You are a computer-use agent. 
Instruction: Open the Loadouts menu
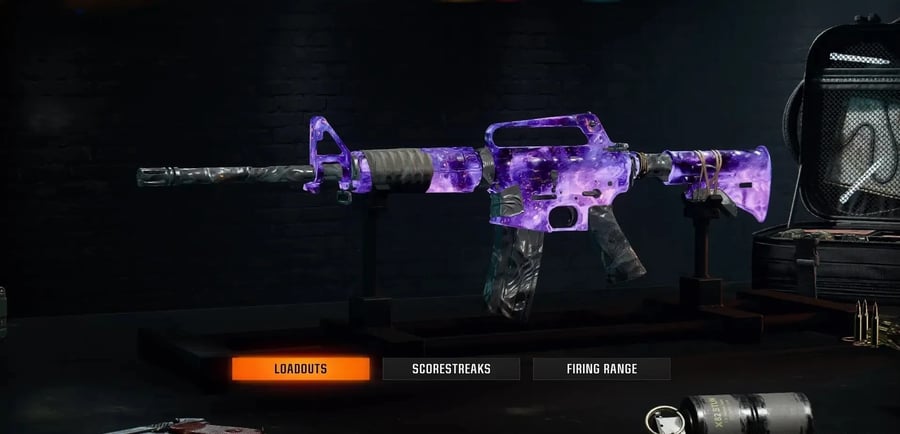[301, 369]
